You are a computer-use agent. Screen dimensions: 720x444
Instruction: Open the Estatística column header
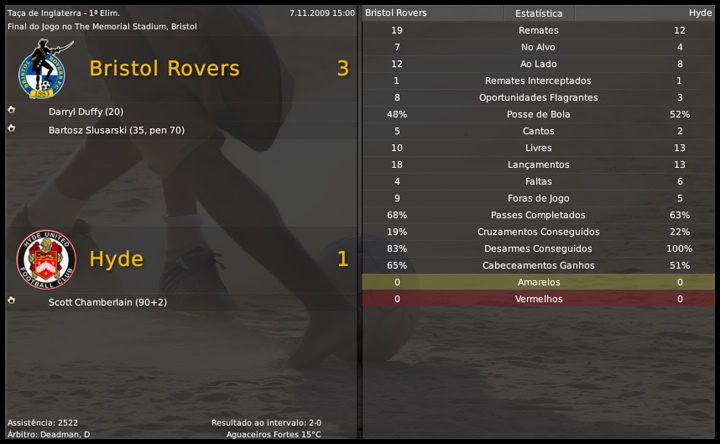[538, 14]
